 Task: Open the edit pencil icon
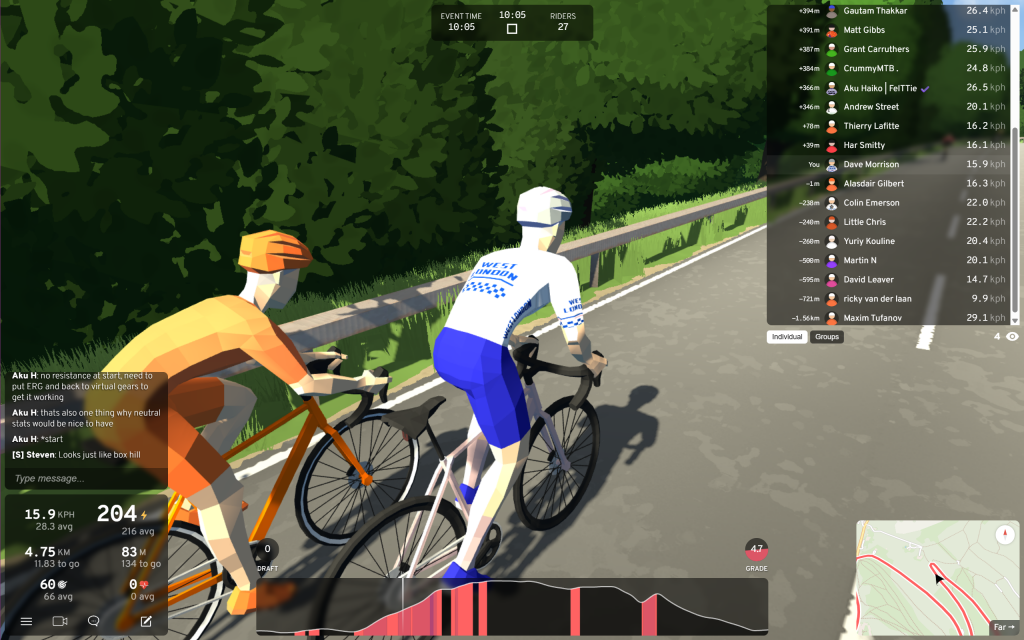(146, 621)
